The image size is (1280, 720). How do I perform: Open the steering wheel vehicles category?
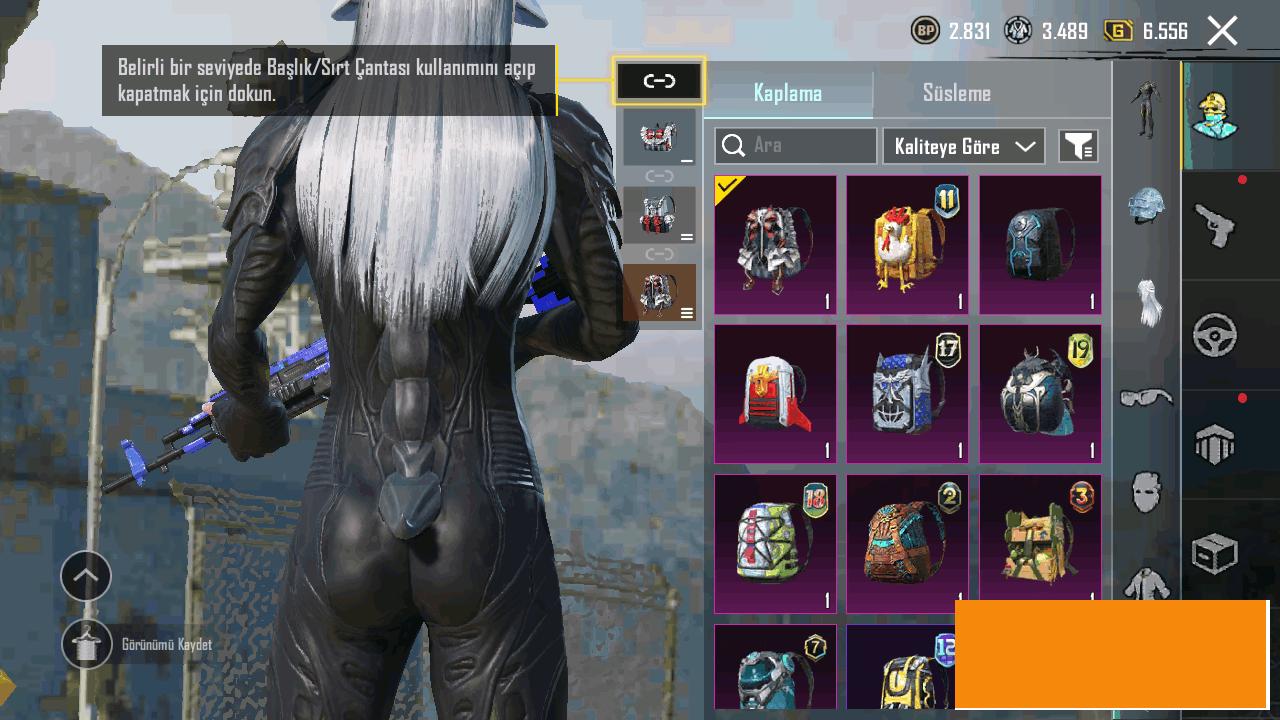pos(1215,336)
